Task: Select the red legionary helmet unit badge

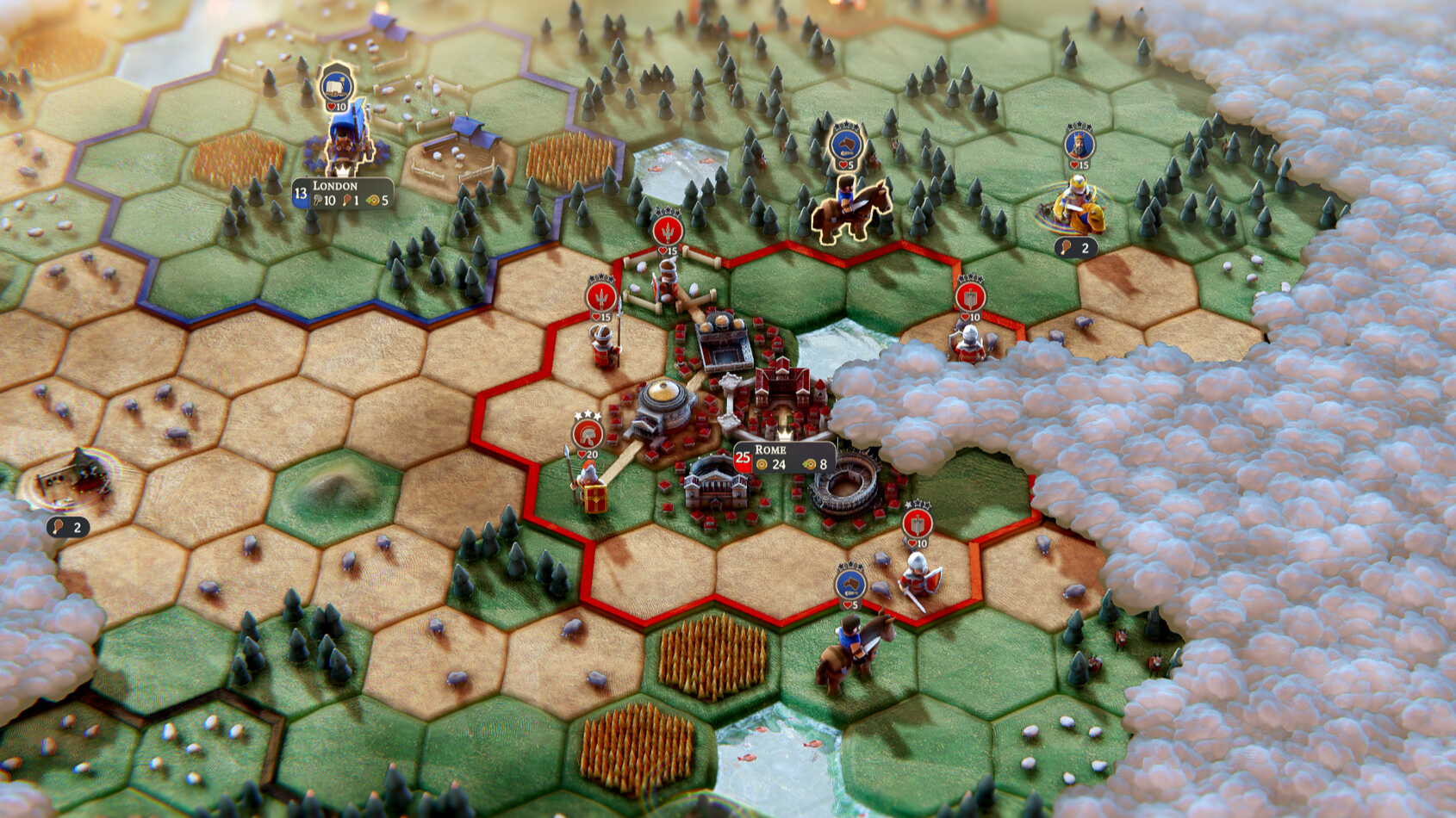Action: click(x=588, y=433)
